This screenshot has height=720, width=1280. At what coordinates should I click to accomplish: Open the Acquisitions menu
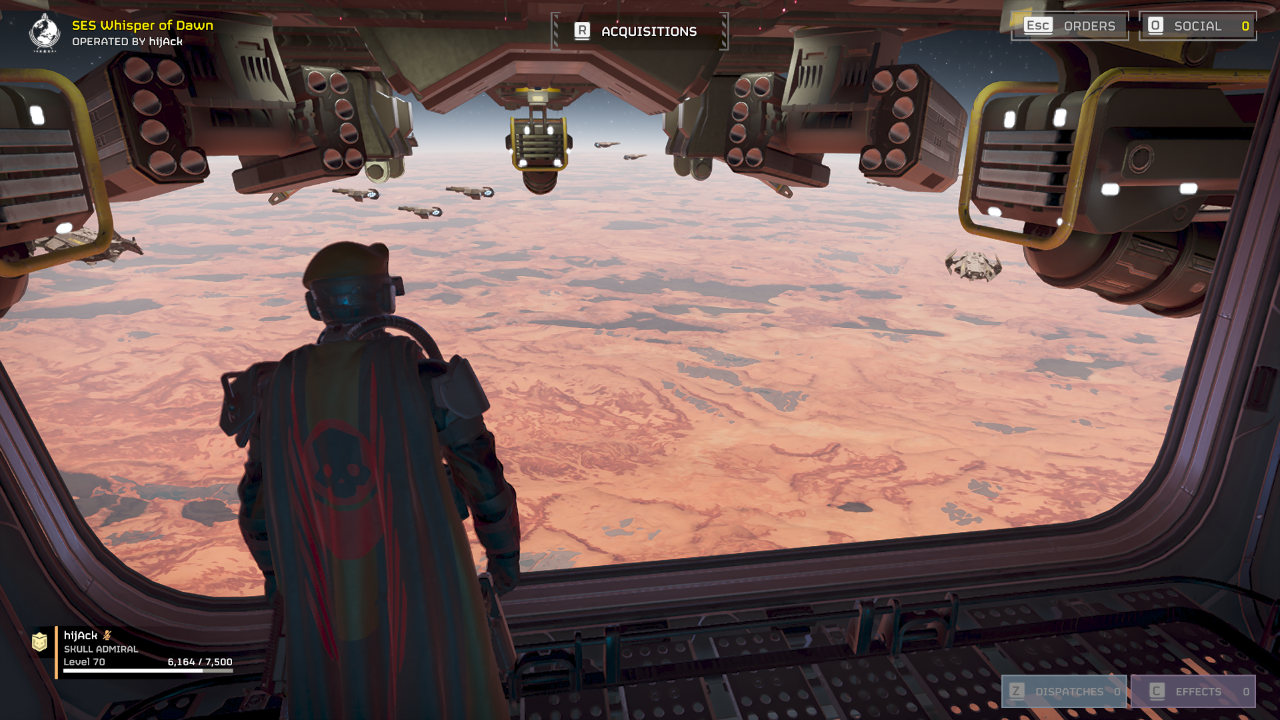[639, 31]
